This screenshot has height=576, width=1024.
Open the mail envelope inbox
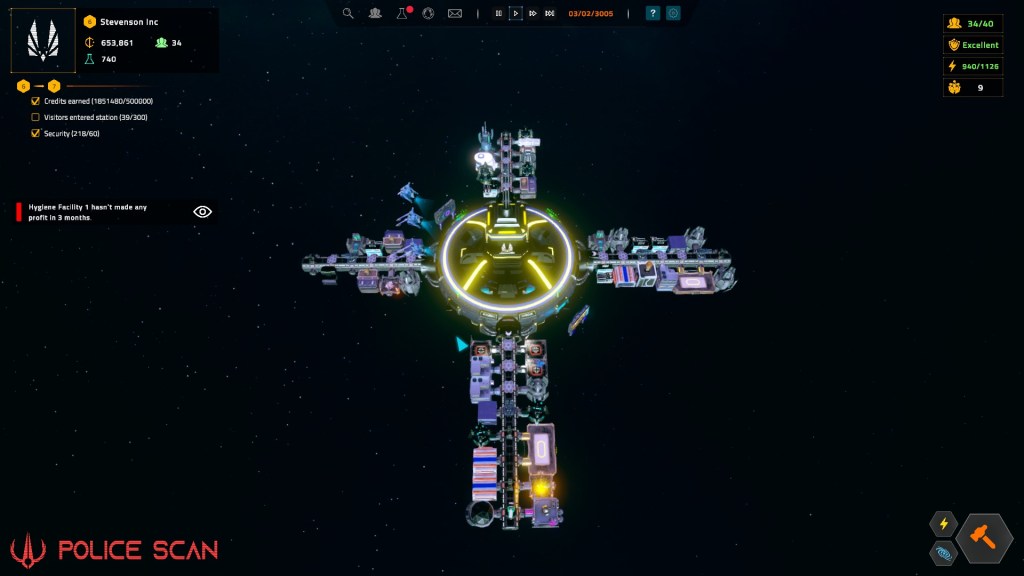(x=455, y=13)
